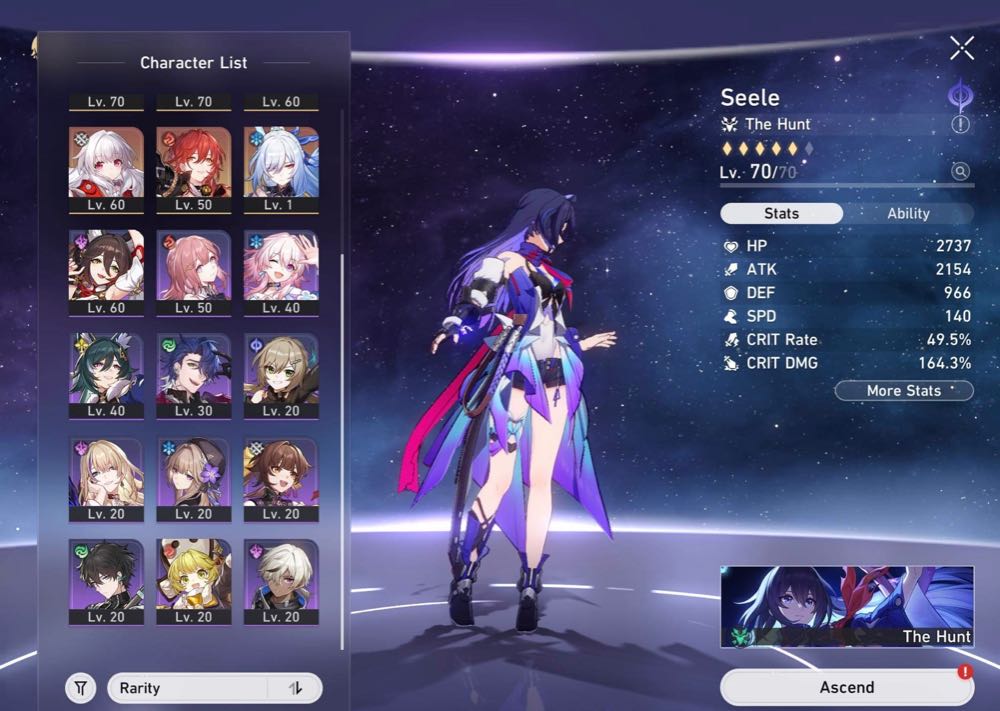Screen dimensions: 1000x711
Task: Toggle the sort order arrows
Action: click(295, 688)
